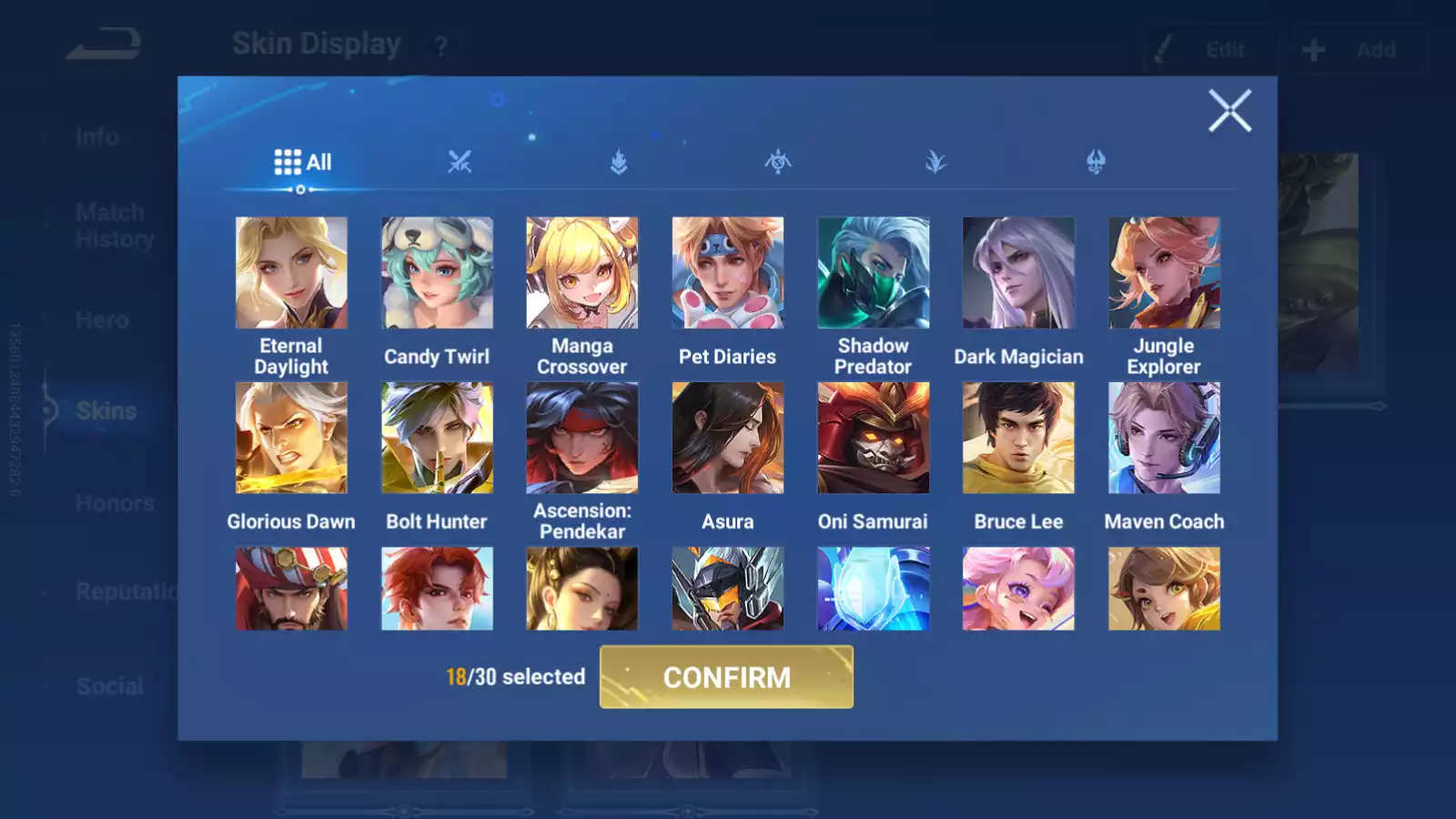Pick the Maven Coach skin
The height and width of the screenshot is (819, 1456).
[x=1164, y=438]
